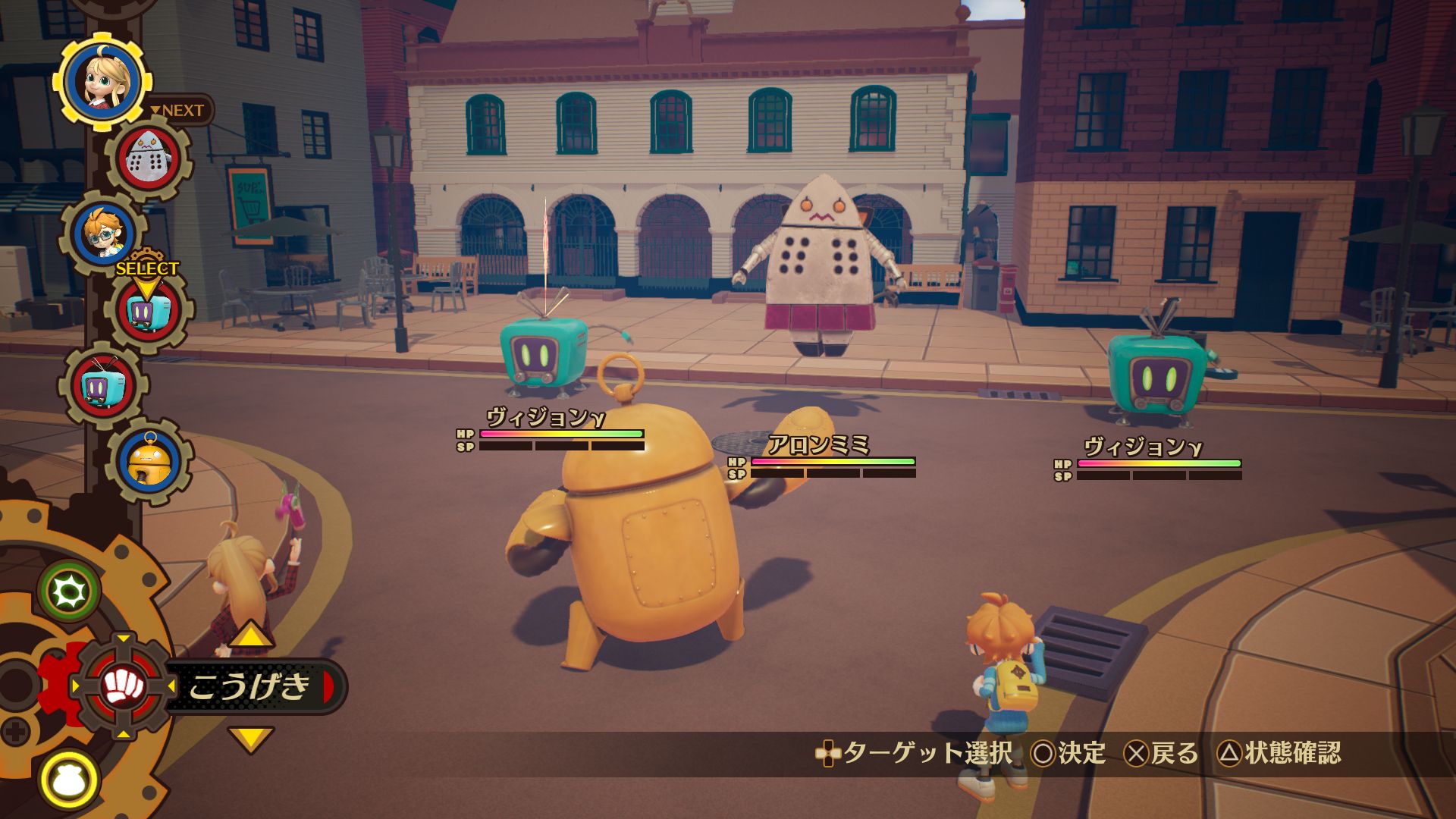Select the orange-haired boy with glasses portrait

(x=104, y=234)
